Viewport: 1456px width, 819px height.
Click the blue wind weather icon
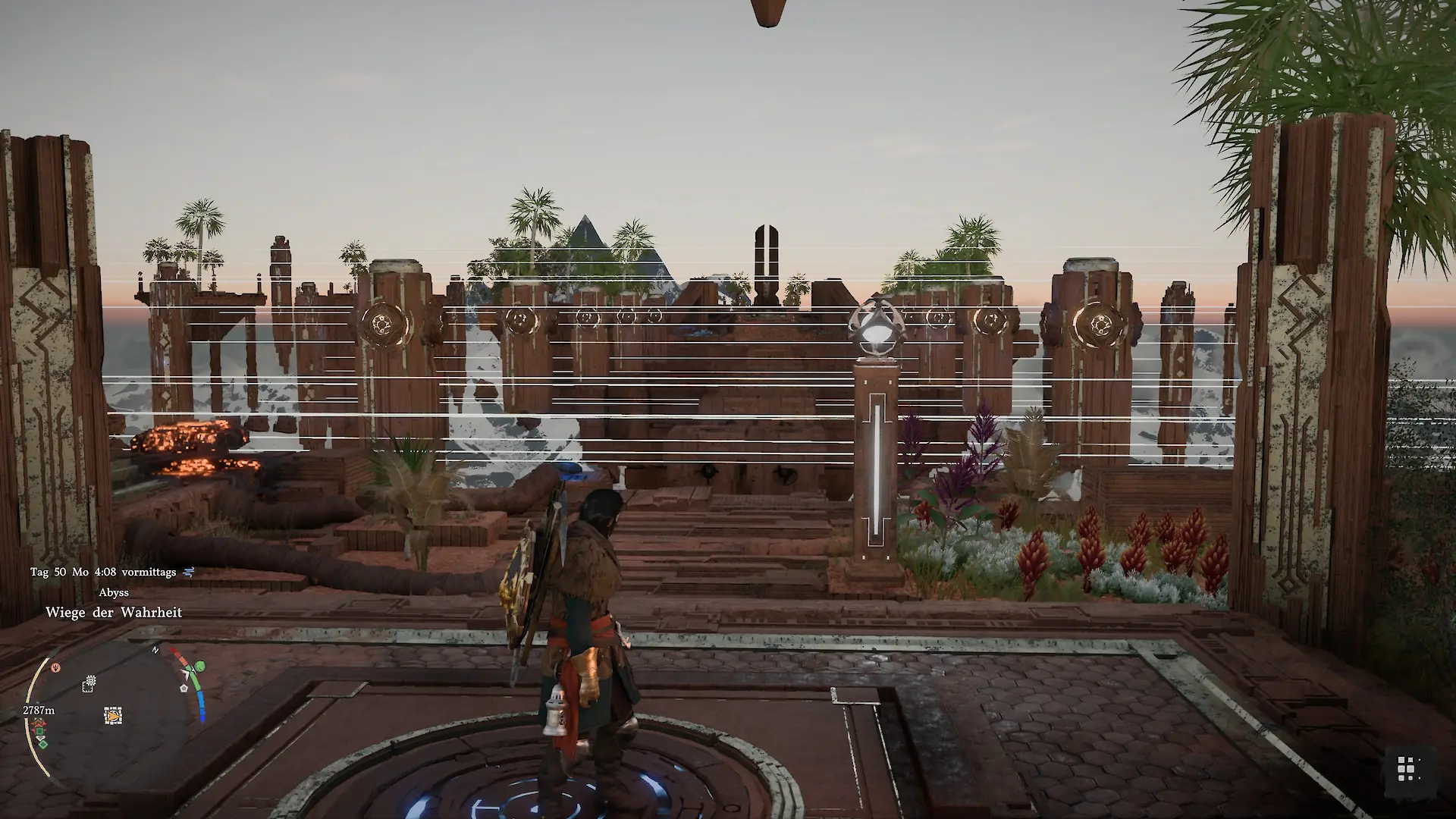click(189, 572)
